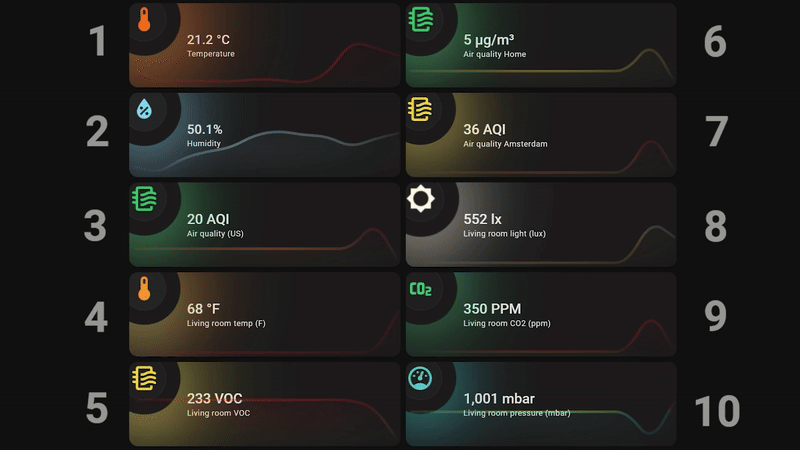This screenshot has height=450, width=800.
Task: Click the green air icon on Air quality (US)
Action: point(145,199)
